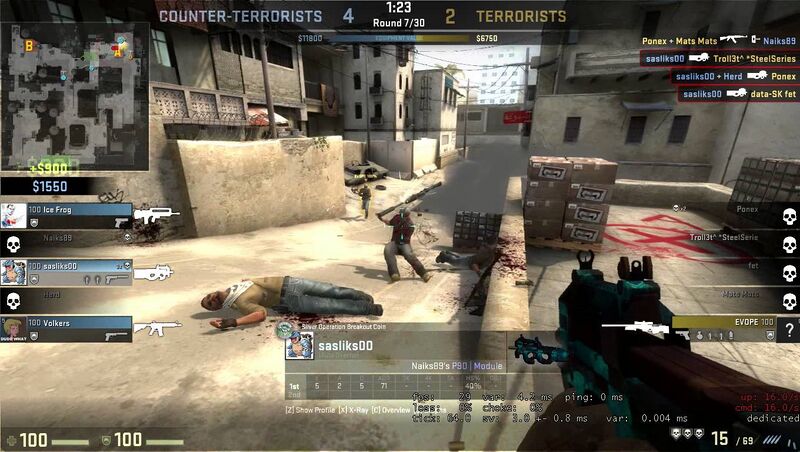This screenshot has height=452, width=800.
Task: Click the P90 Module weapon skin icon
Action: [541, 352]
